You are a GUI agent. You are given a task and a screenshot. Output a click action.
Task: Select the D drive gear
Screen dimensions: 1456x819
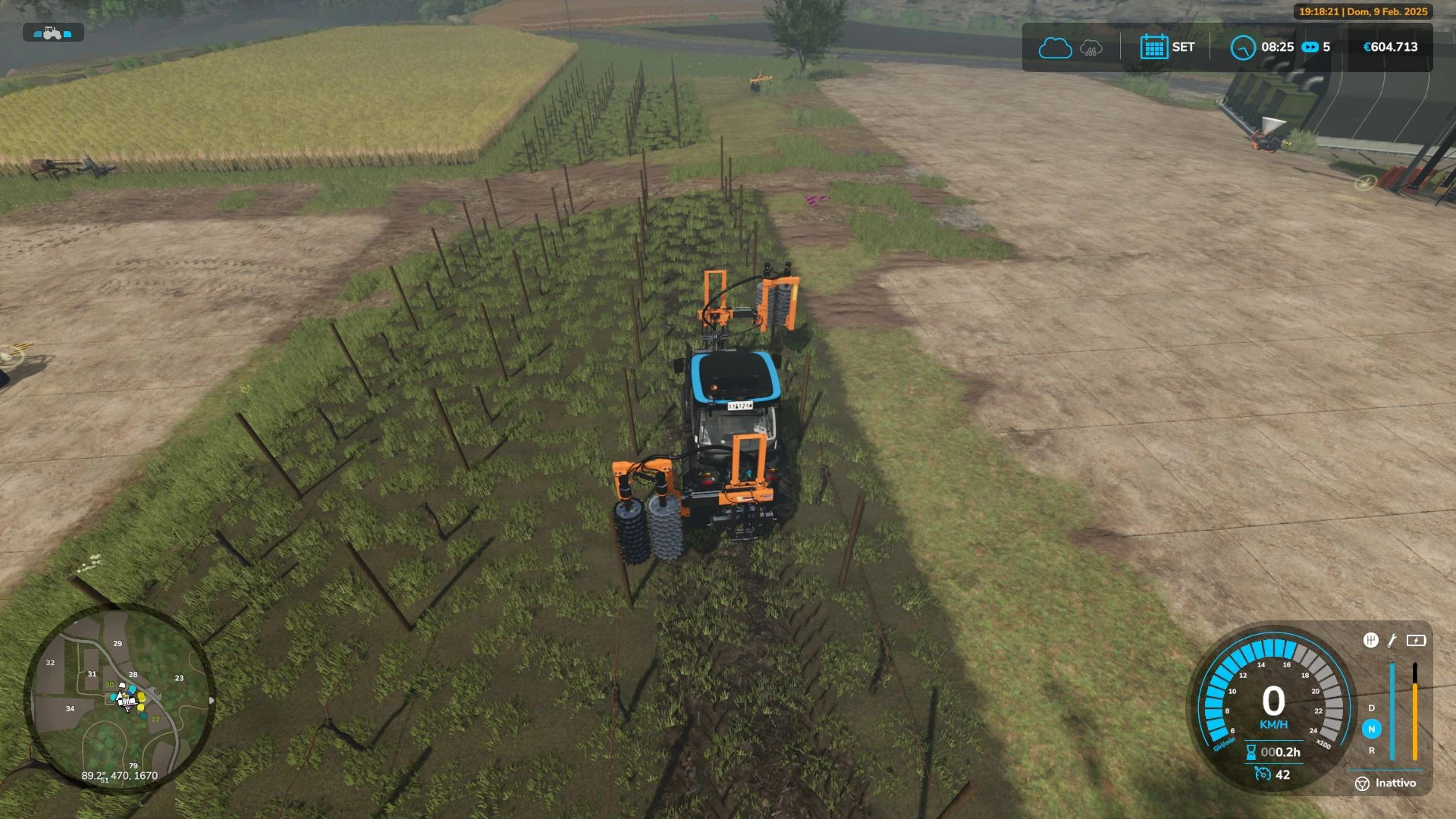(x=1371, y=708)
